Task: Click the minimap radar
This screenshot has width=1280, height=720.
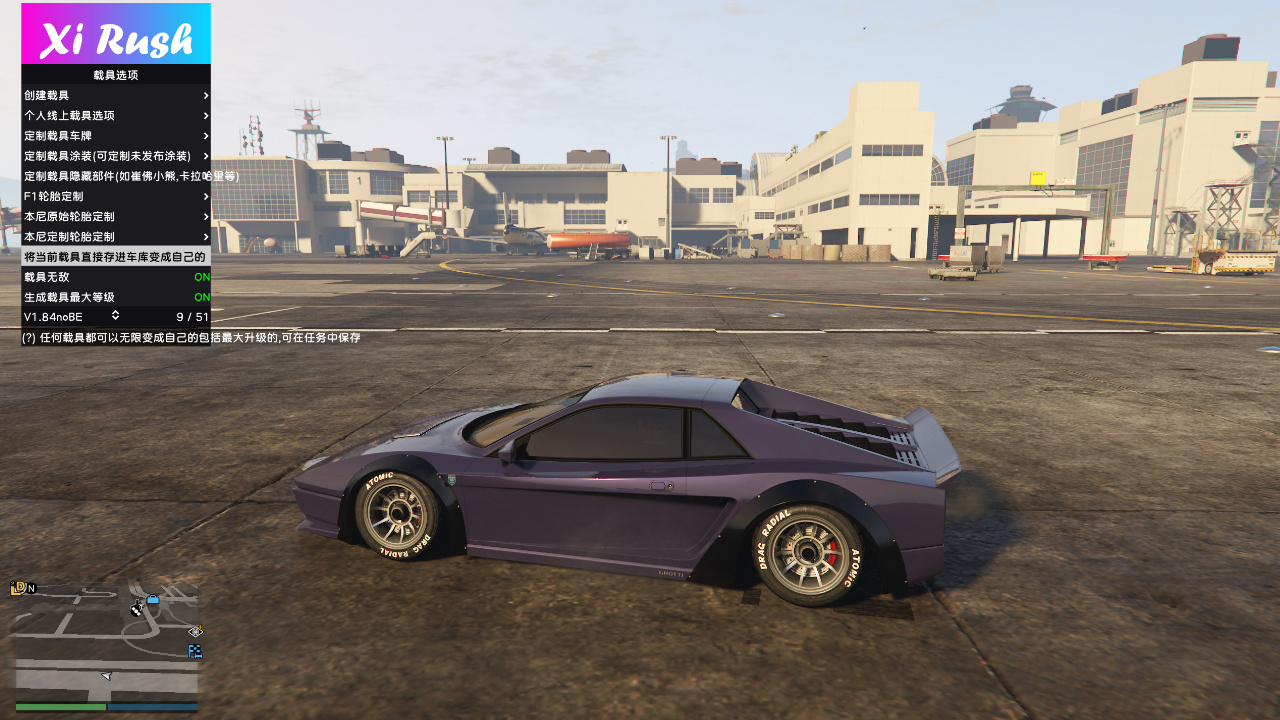Action: point(106,640)
